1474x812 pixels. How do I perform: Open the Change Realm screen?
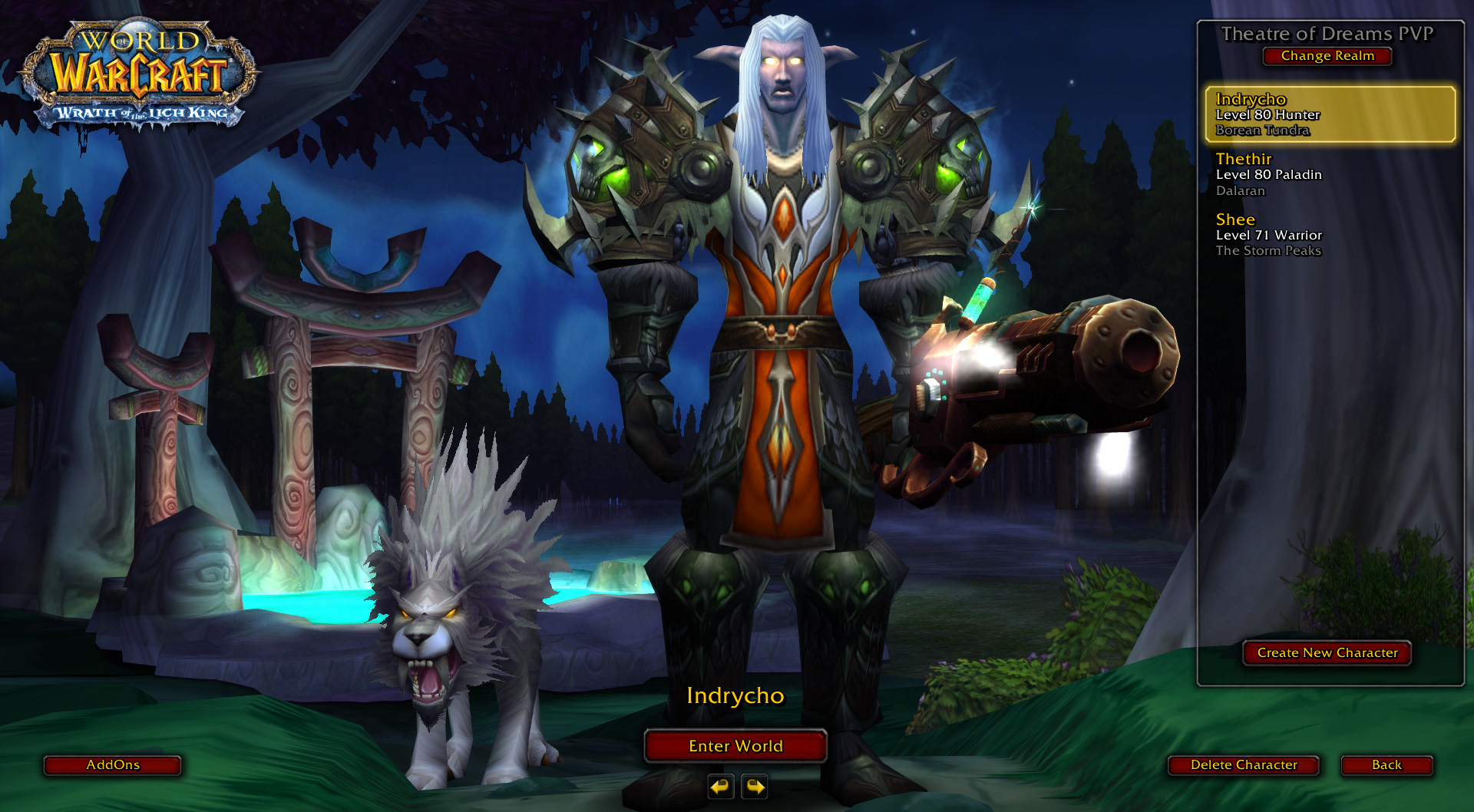(1327, 56)
